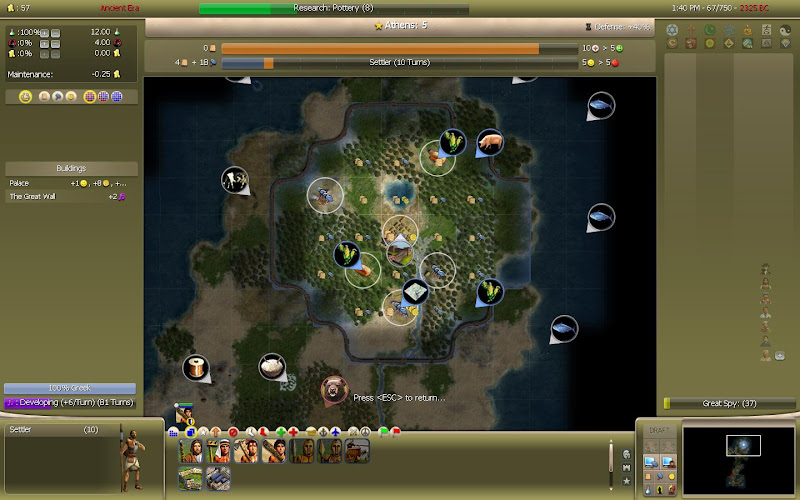The image size is (800, 500).
Task: Select the garrisoned unit portrait above build list
Action: [184, 415]
